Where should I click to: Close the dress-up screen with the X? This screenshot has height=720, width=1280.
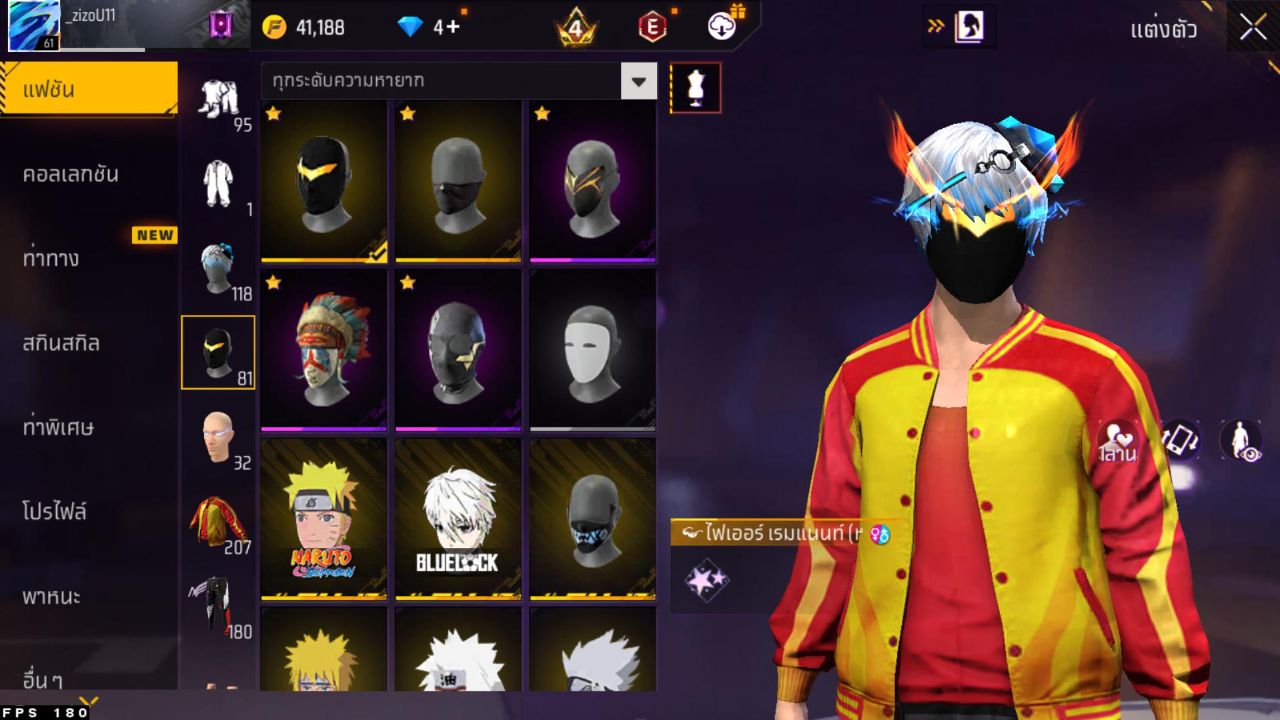coord(1253,28)
